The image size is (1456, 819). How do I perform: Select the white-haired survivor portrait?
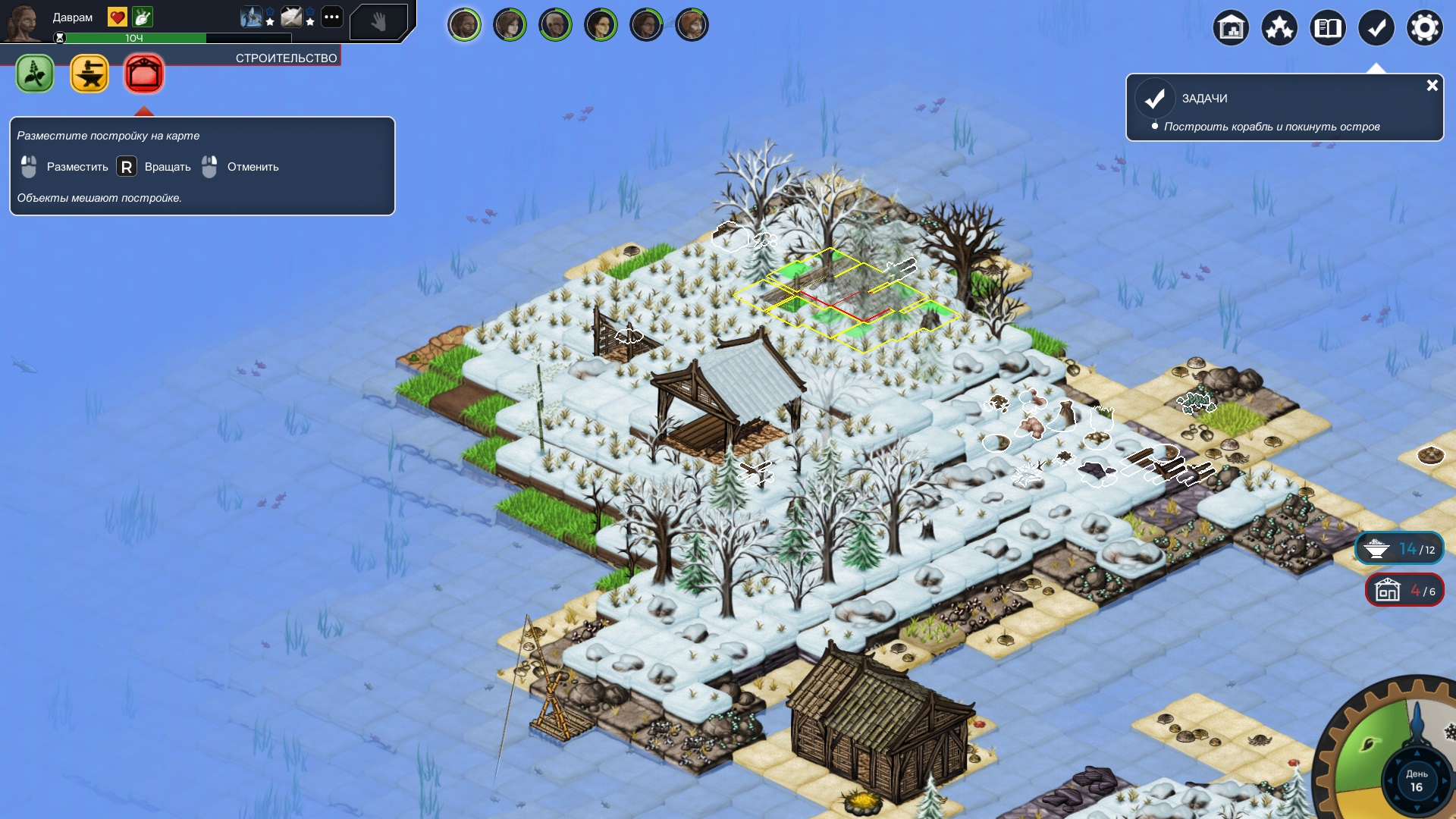point(555,25)
